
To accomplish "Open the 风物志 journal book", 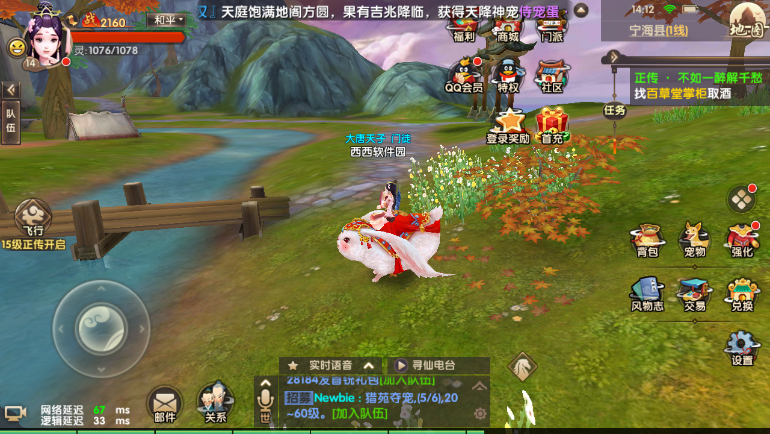I will (647, 293).
